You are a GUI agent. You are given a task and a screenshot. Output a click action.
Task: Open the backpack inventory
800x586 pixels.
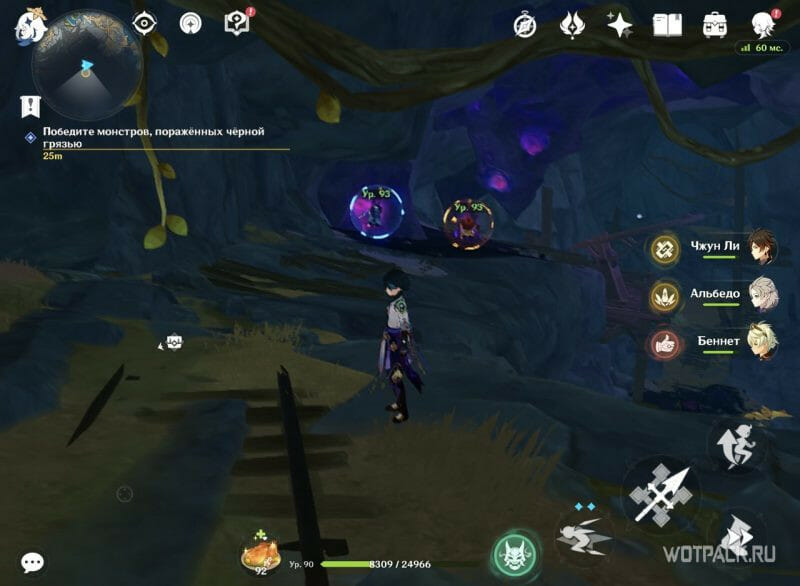tap(714, 23)
